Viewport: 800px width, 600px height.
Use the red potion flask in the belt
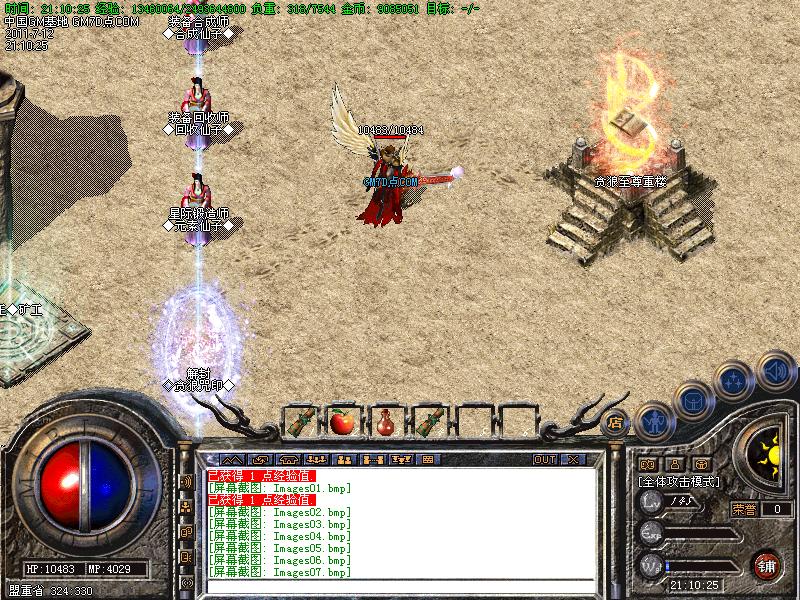tap(385, 421)
